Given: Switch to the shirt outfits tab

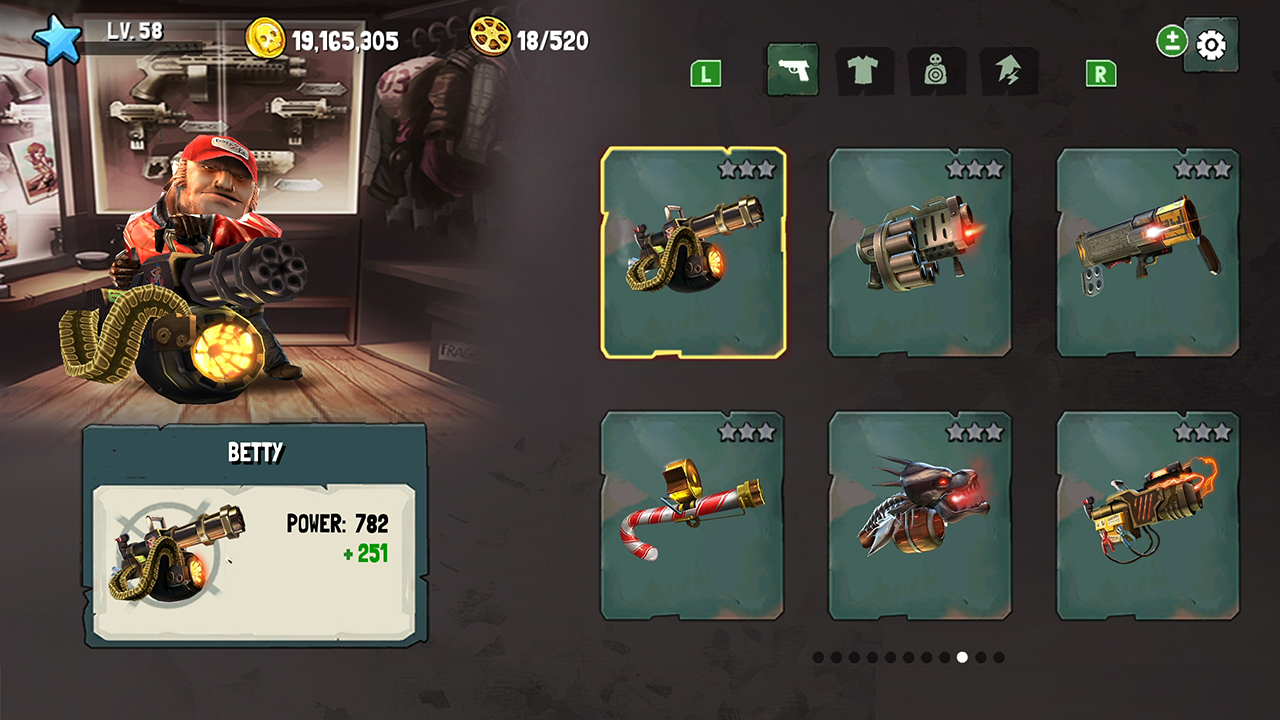Looking at the screenshot, I should 865,70.
